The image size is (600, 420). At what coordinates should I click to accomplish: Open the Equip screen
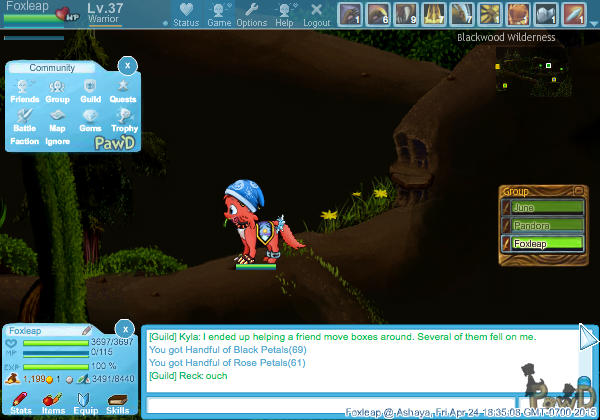point(85,402)
